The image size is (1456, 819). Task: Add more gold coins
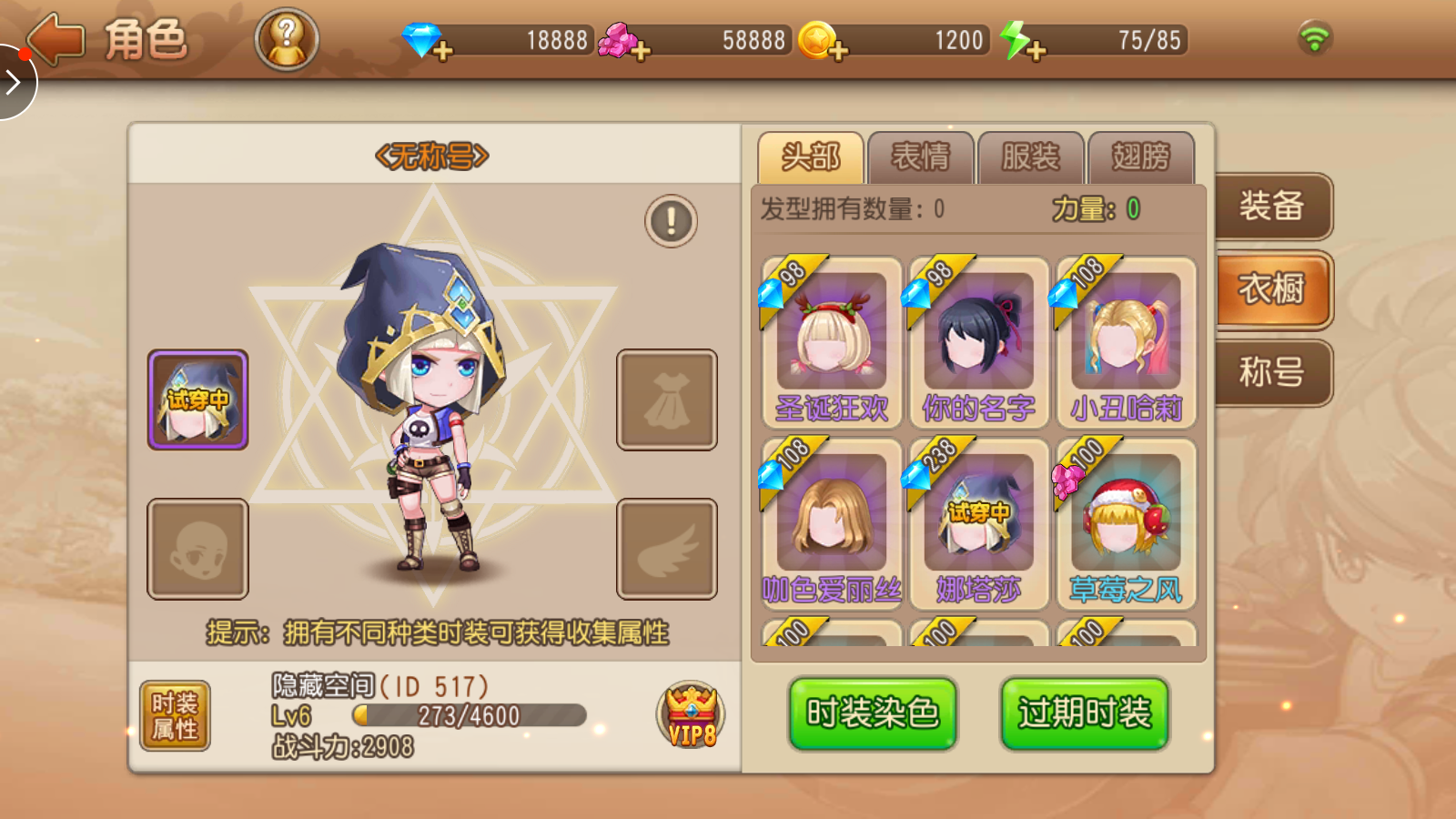[x=838, y=50]
